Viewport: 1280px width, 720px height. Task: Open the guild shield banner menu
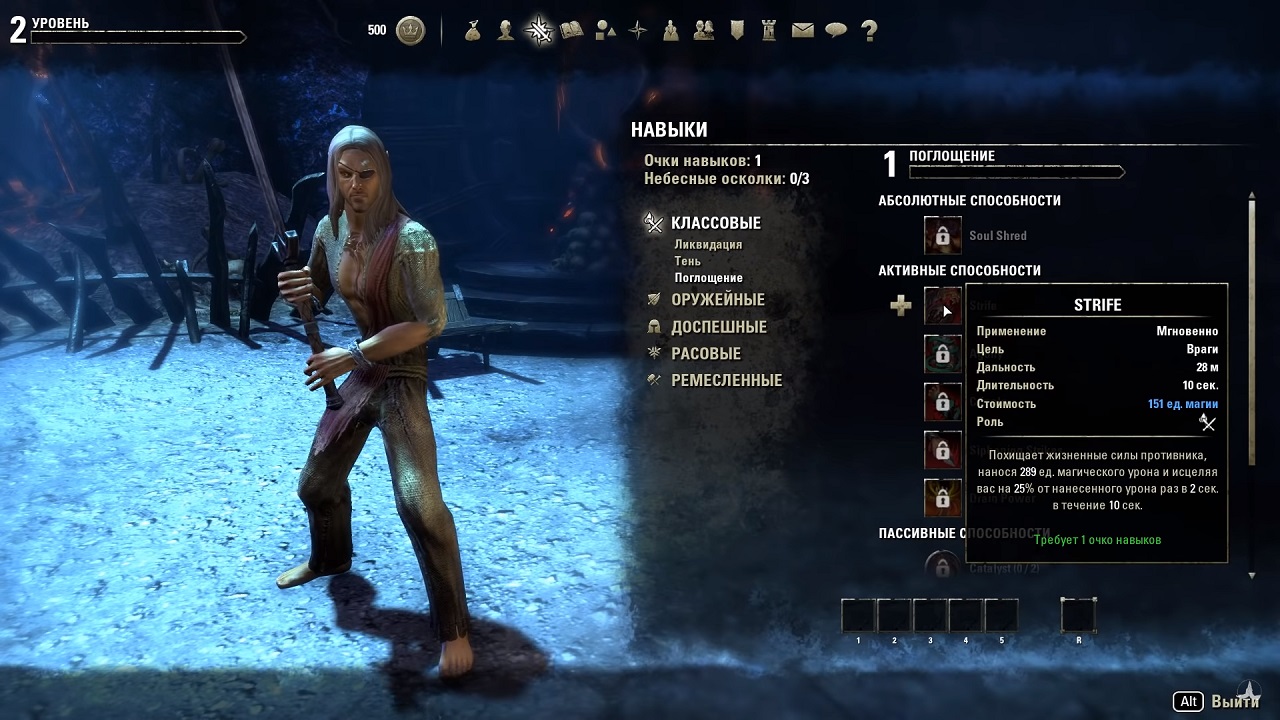[x=737, y=31]
